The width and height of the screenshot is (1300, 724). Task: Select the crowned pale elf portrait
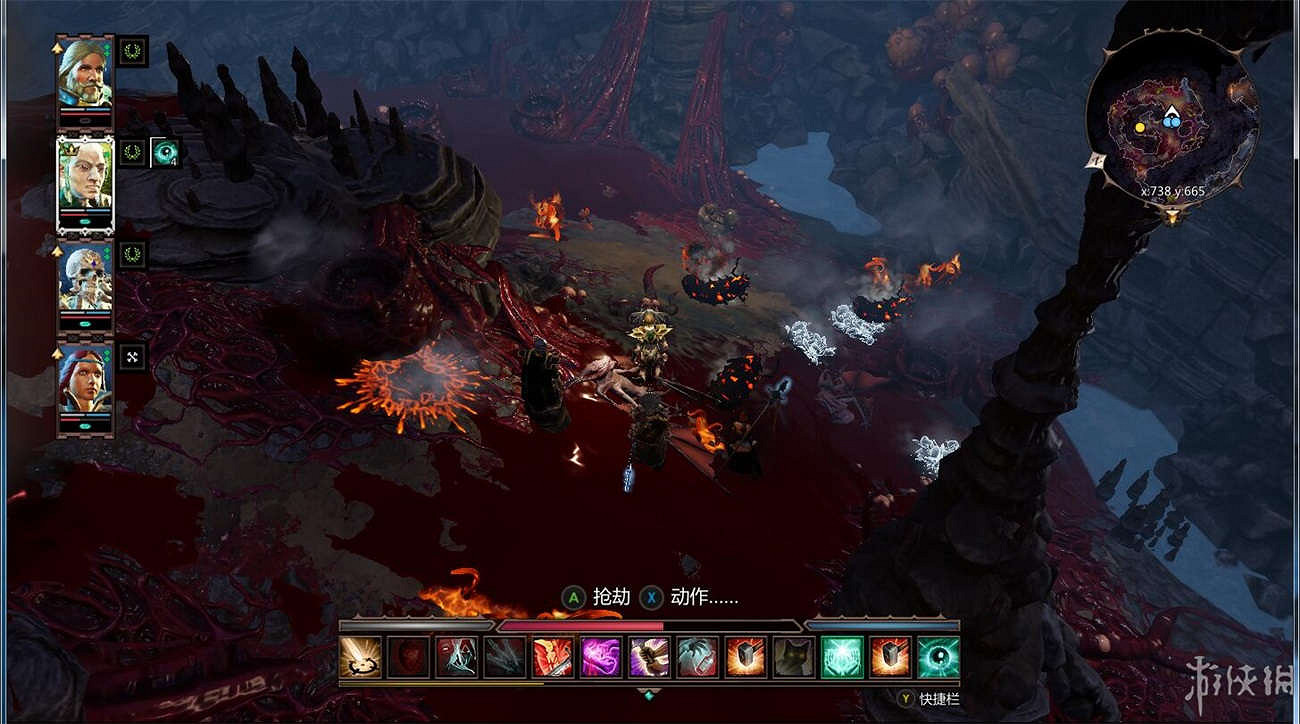[x=84, y=175]
